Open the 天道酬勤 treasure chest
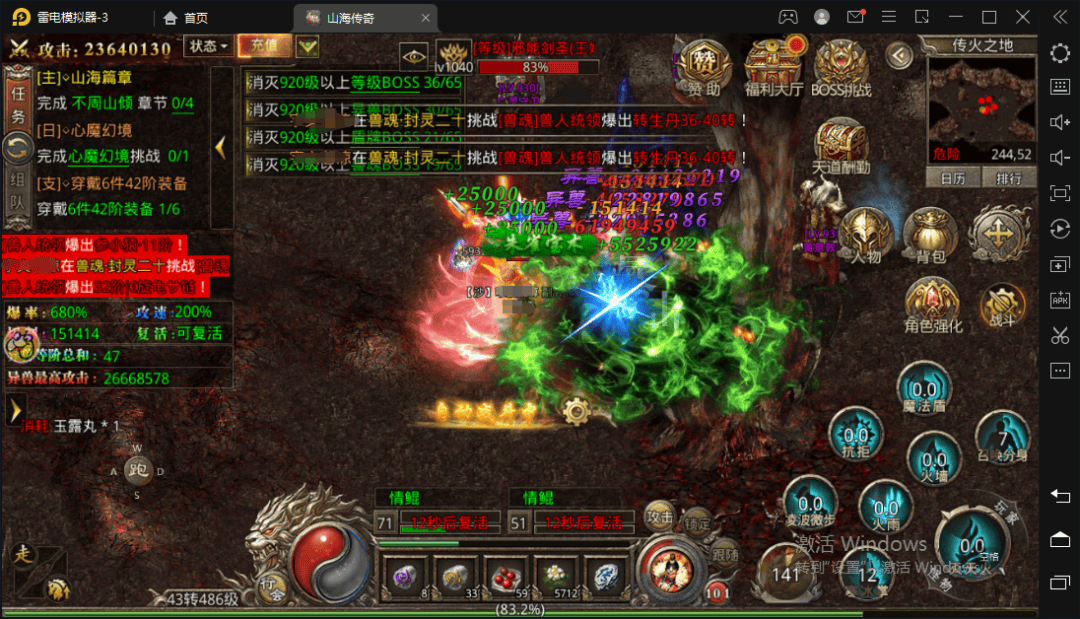The image size is (1080, 619). coord(841,148)
